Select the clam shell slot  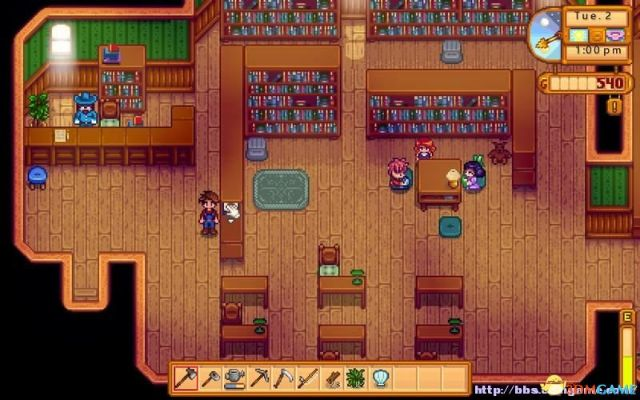pos(379,378)
